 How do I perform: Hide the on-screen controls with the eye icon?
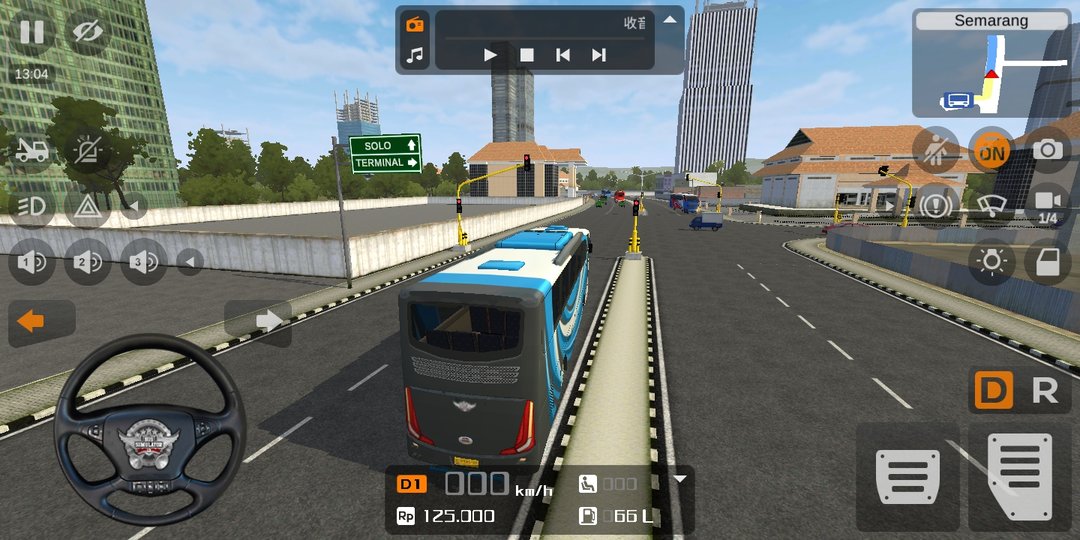coord(87,33)
